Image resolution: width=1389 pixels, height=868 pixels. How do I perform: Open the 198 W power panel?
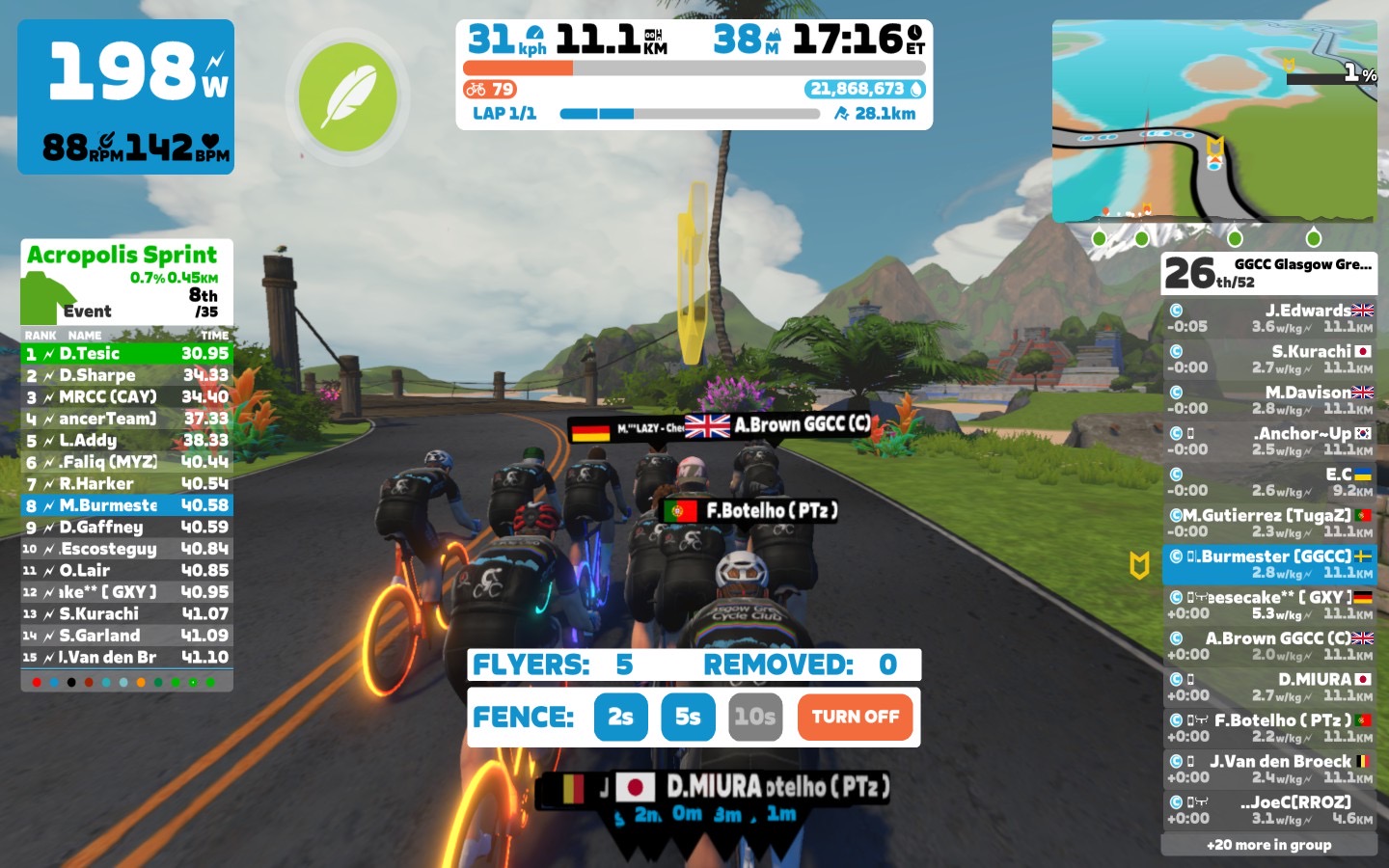[125, 96]
